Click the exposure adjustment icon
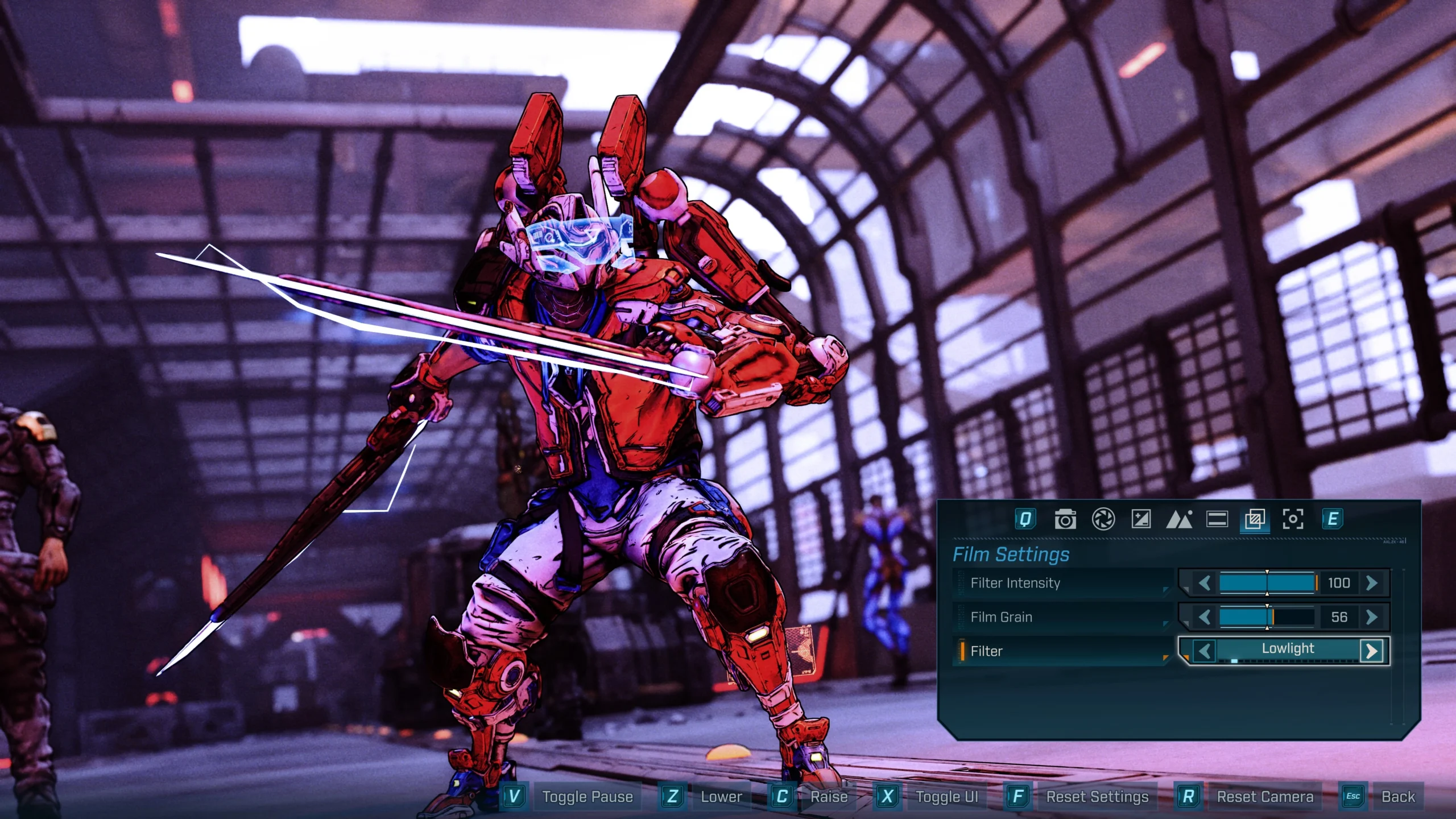This screenshot has width=1456, height=819. coord(1140,518)
